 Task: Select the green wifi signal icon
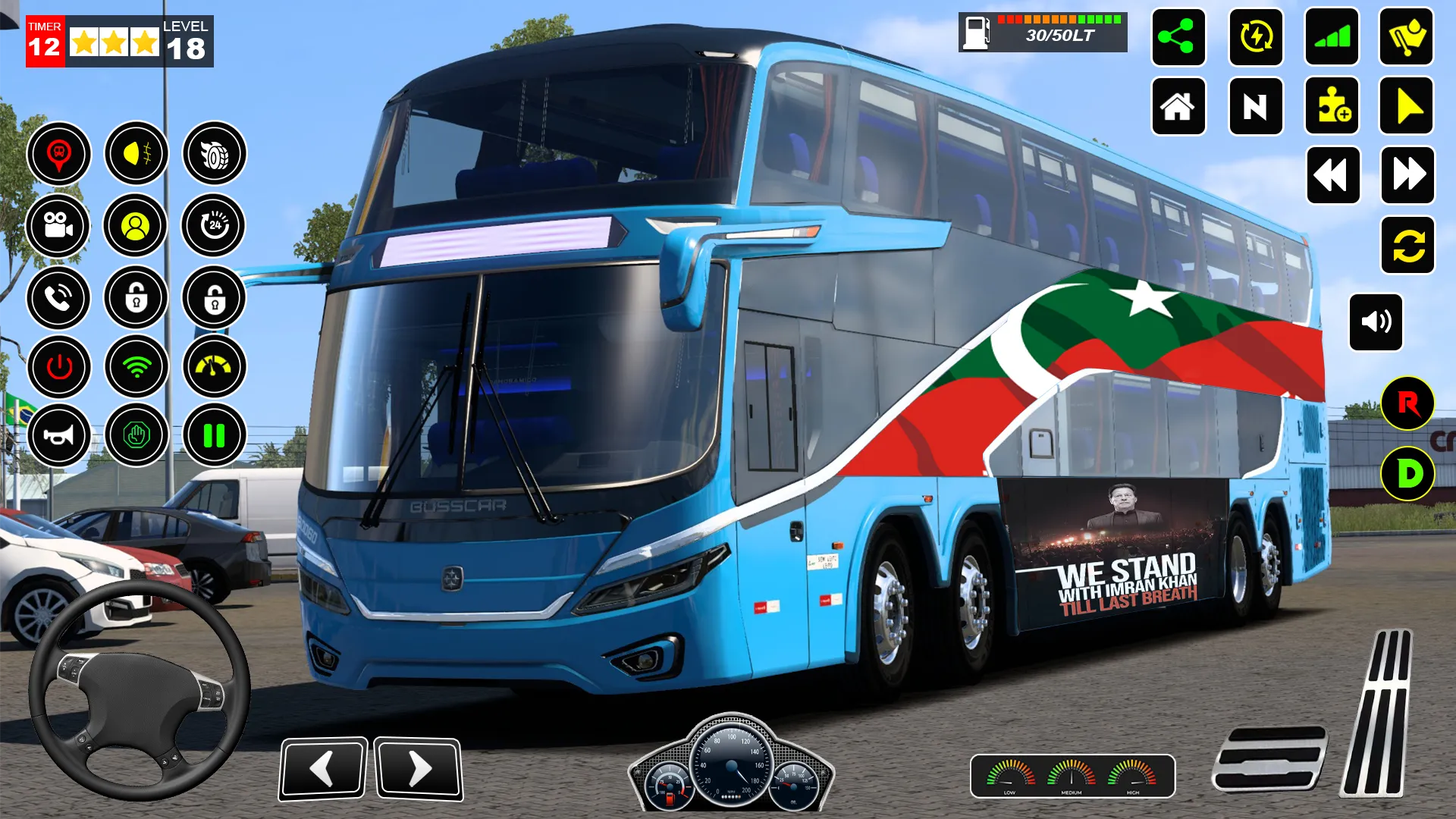coord(136,367)
